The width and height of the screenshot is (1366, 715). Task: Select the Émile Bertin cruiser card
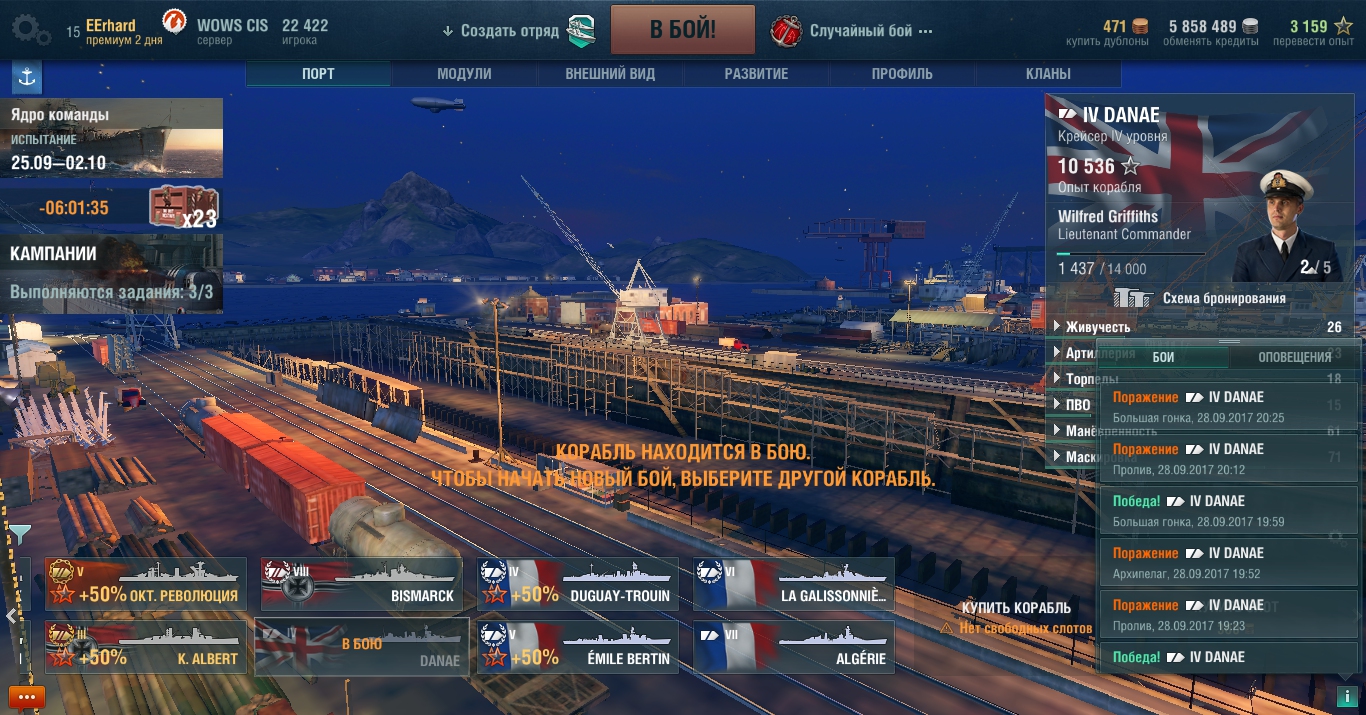pos(577,646)
